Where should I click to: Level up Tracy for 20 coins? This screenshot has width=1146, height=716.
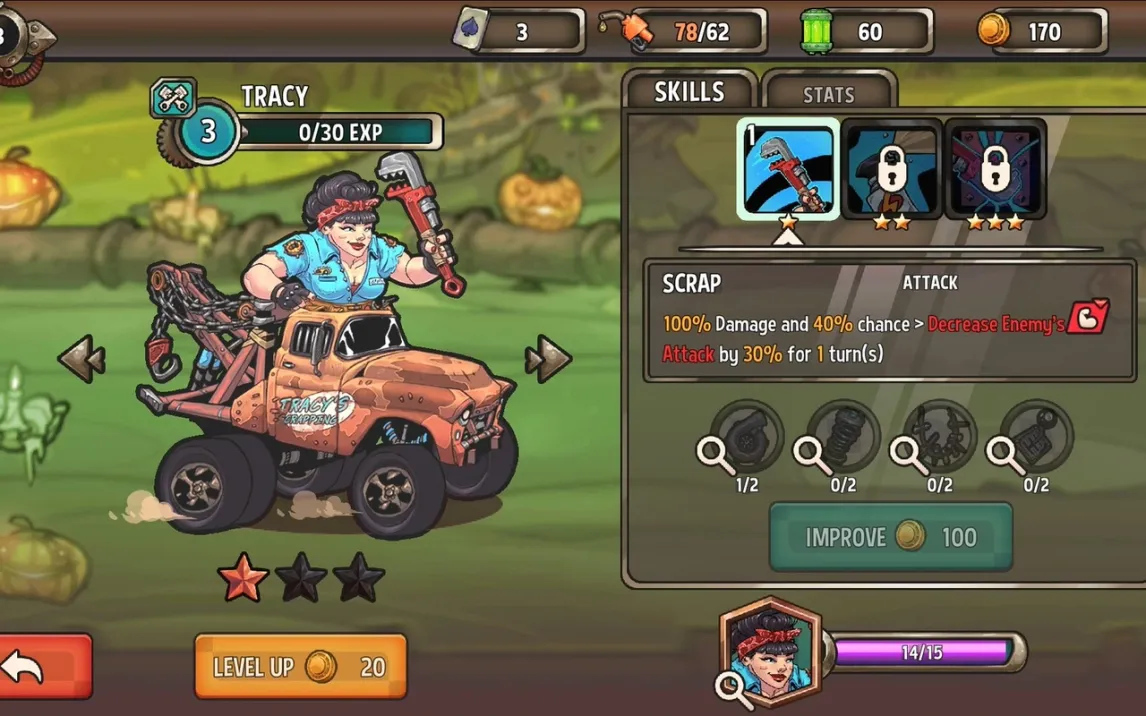point(300,667)
